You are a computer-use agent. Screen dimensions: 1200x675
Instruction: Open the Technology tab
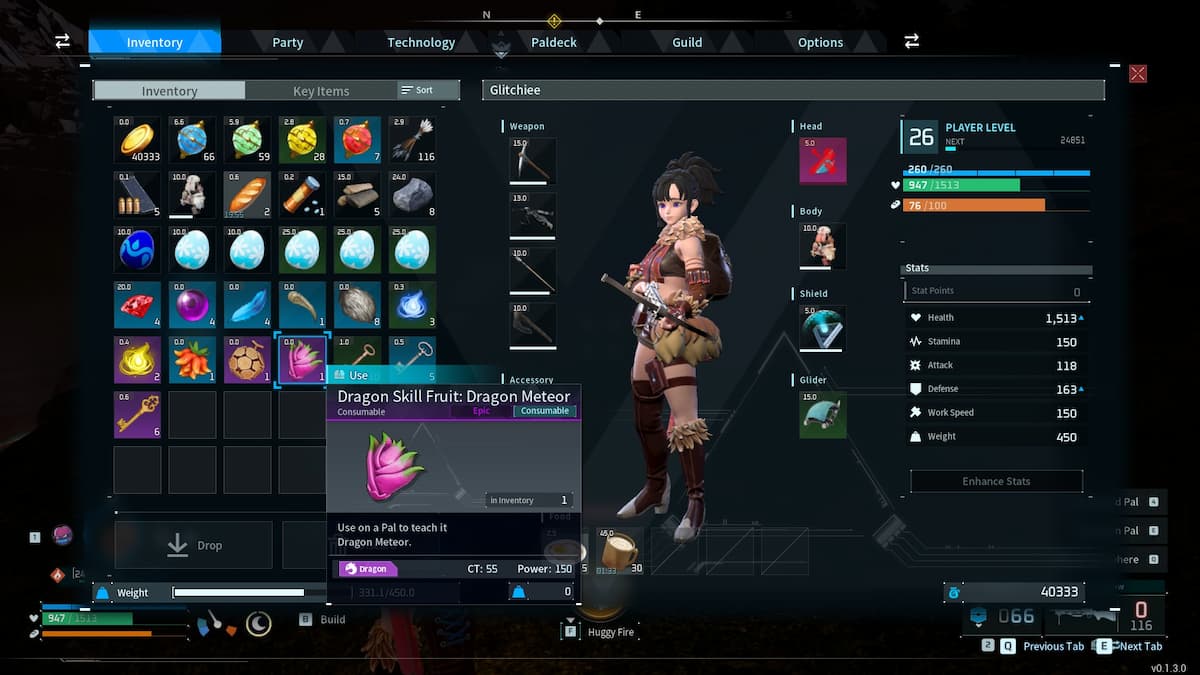coord(421,42)
